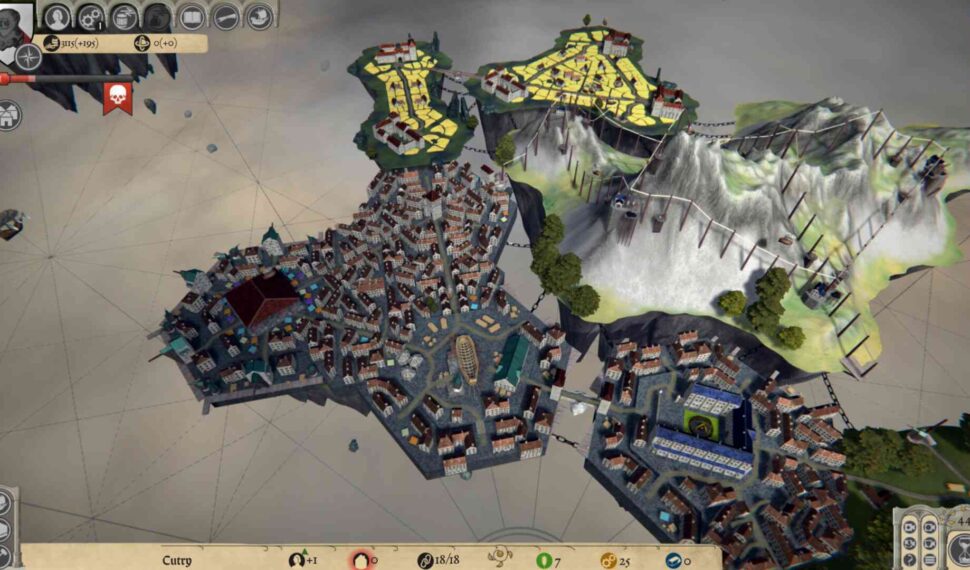Viewport: 970px width, 570px height.
Task: Select the red skull banner alert
Action: 117,97
